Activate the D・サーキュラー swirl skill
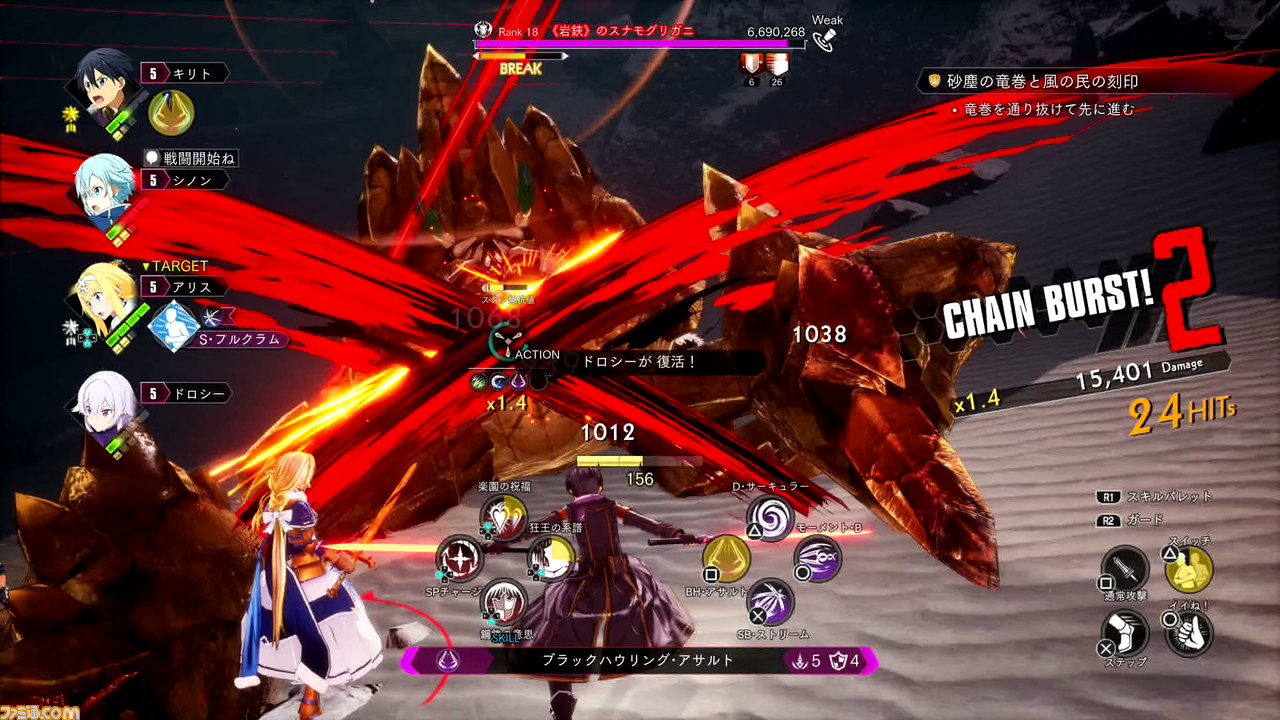The width and height of the screenshot is (1280, 720). (x=769, y=518)
